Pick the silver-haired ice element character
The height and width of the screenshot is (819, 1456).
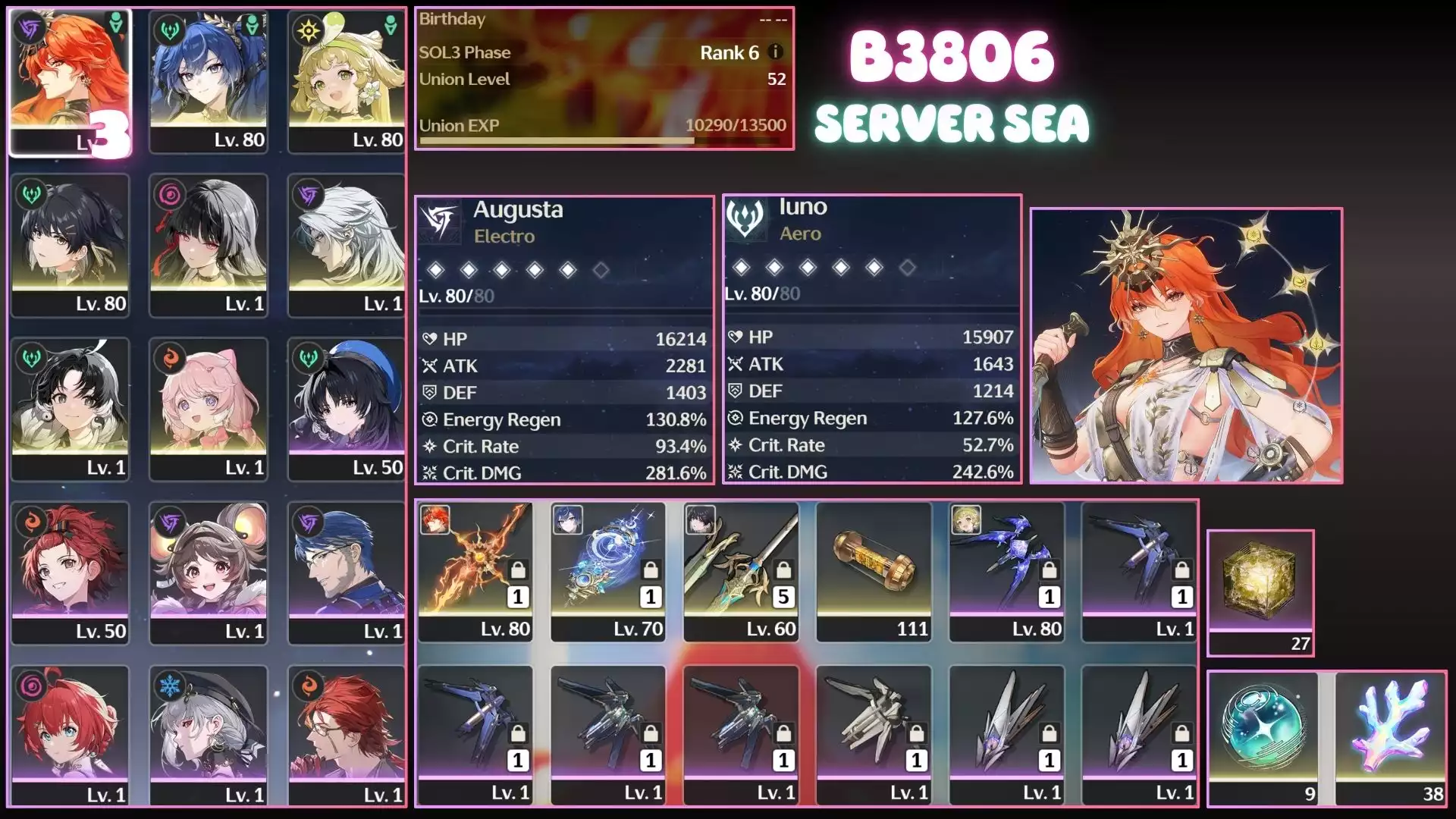coord(209,736)
